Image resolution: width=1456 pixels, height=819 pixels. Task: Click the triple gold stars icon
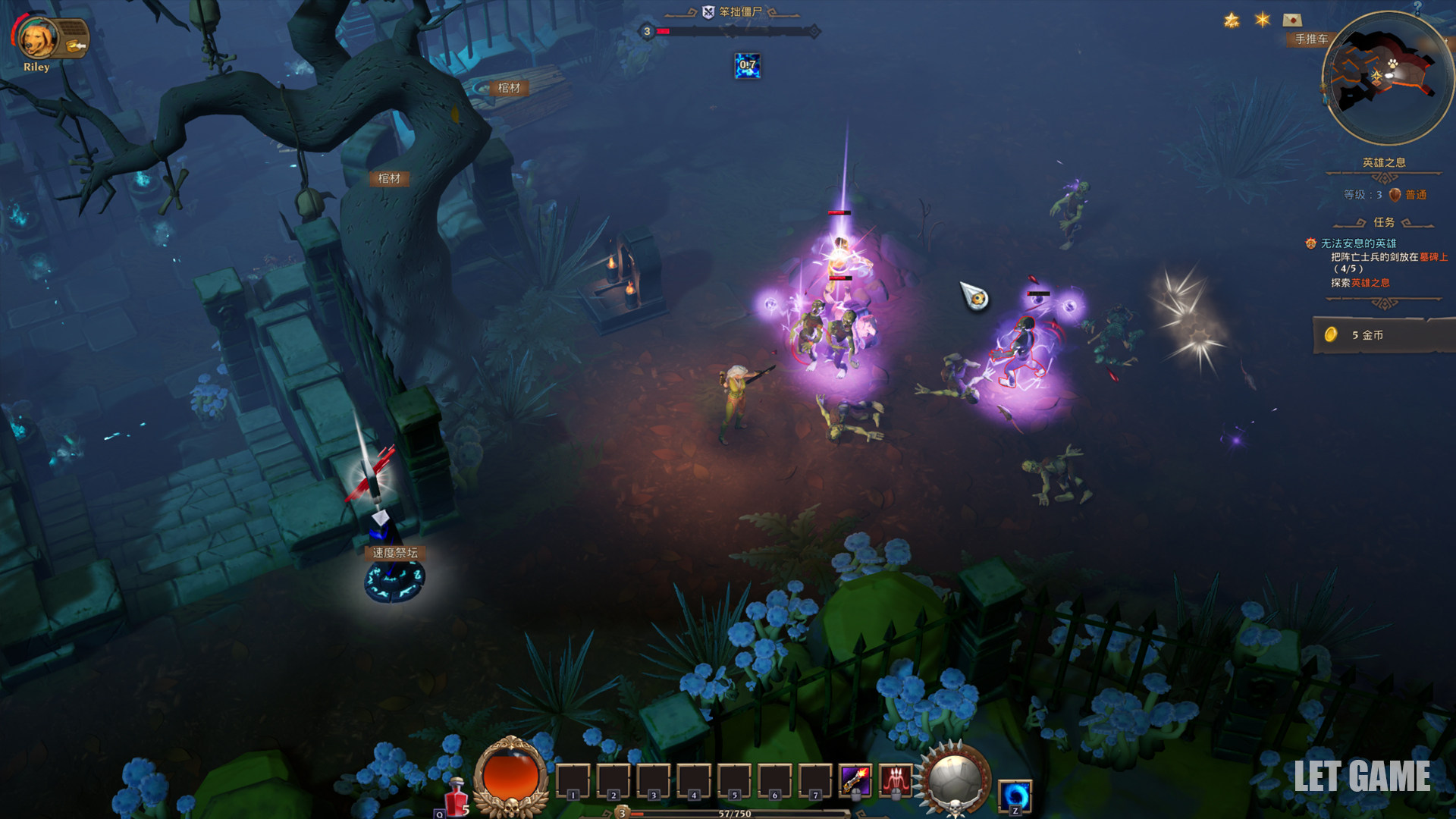pos(1232,20)
